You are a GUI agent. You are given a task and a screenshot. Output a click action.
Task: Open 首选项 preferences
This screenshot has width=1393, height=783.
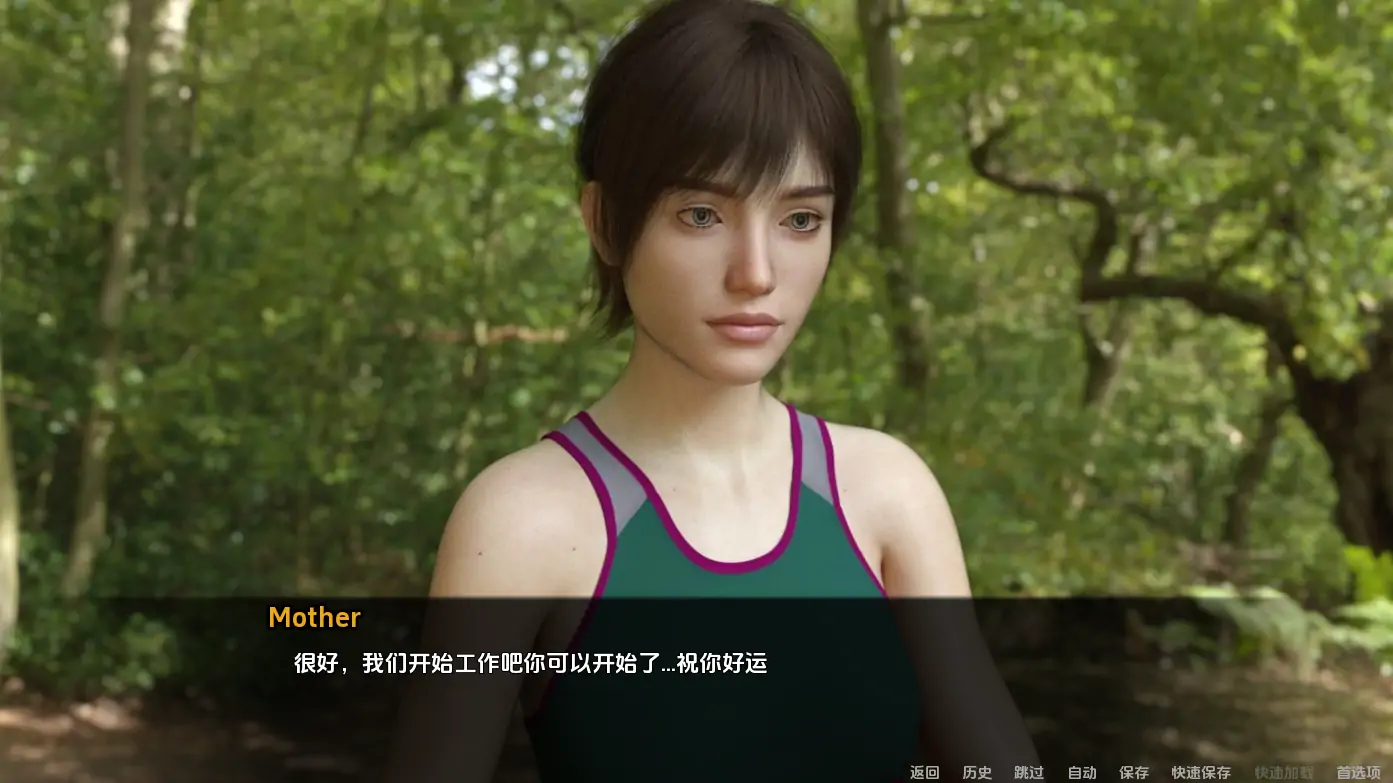tap(1358, 772)
